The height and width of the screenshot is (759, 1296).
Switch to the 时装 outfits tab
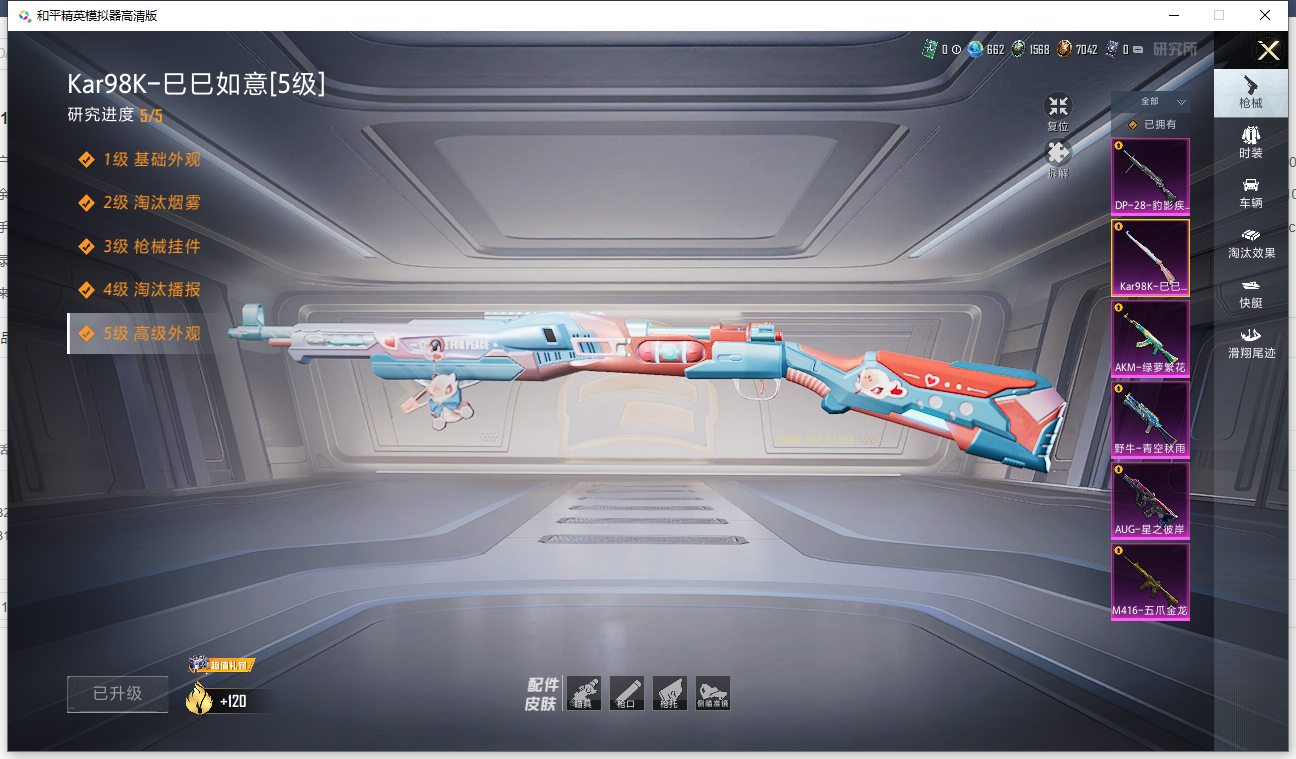click(x=1250, y=143)
